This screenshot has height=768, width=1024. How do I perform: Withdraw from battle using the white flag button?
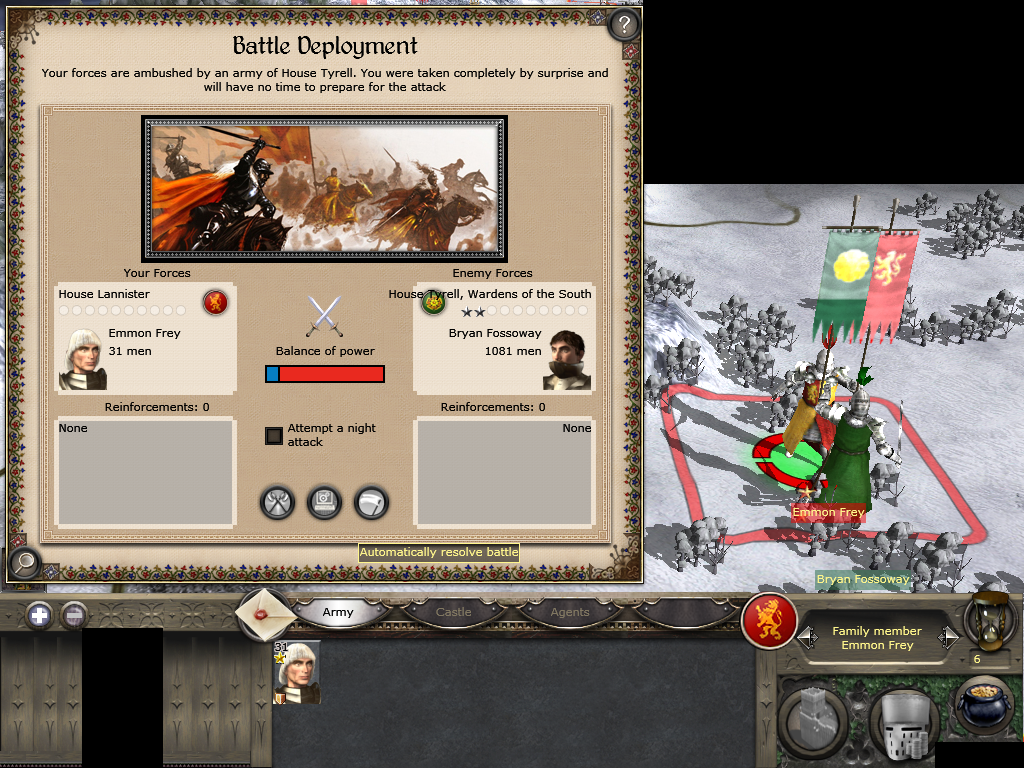coord(371,502)
